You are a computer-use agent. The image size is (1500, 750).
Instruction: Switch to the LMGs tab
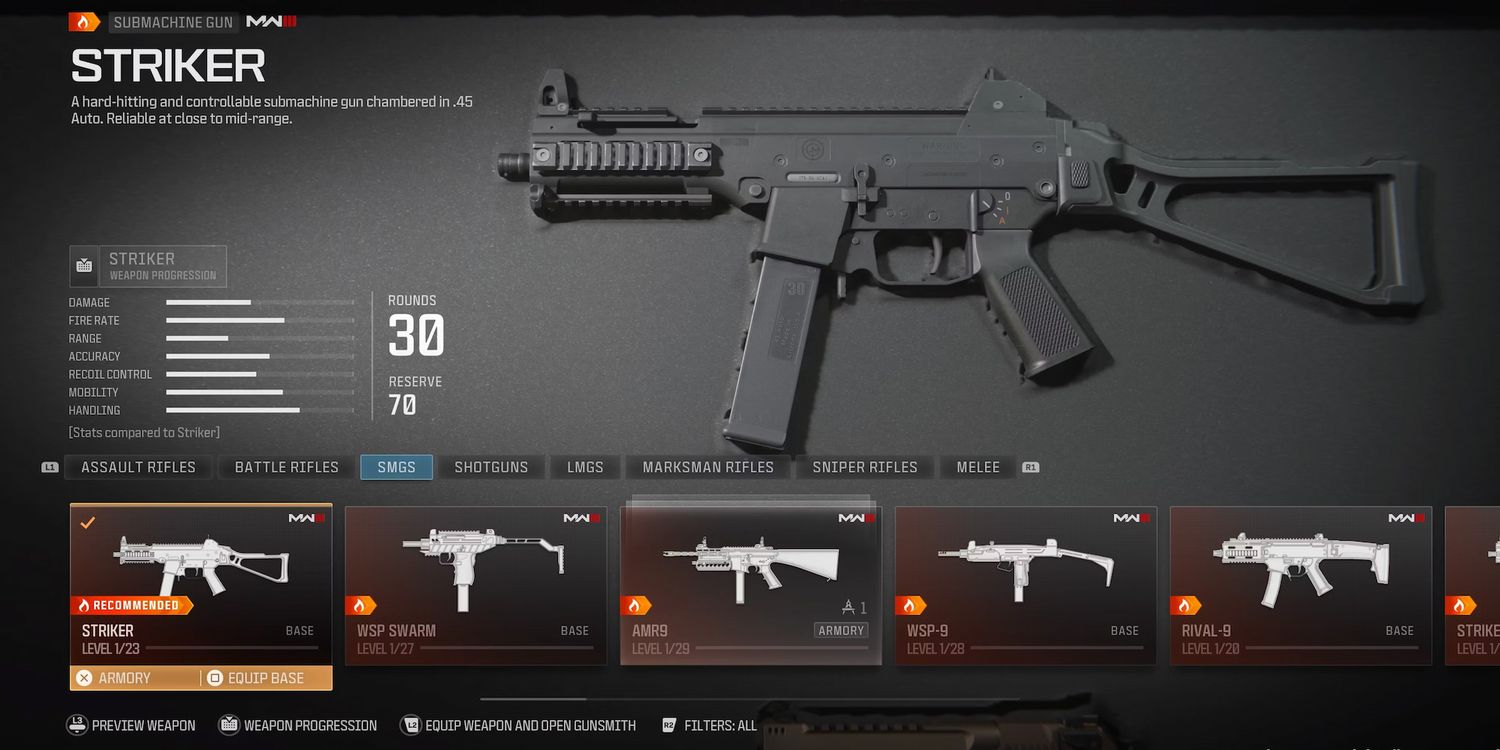click(x=585, y=467)
